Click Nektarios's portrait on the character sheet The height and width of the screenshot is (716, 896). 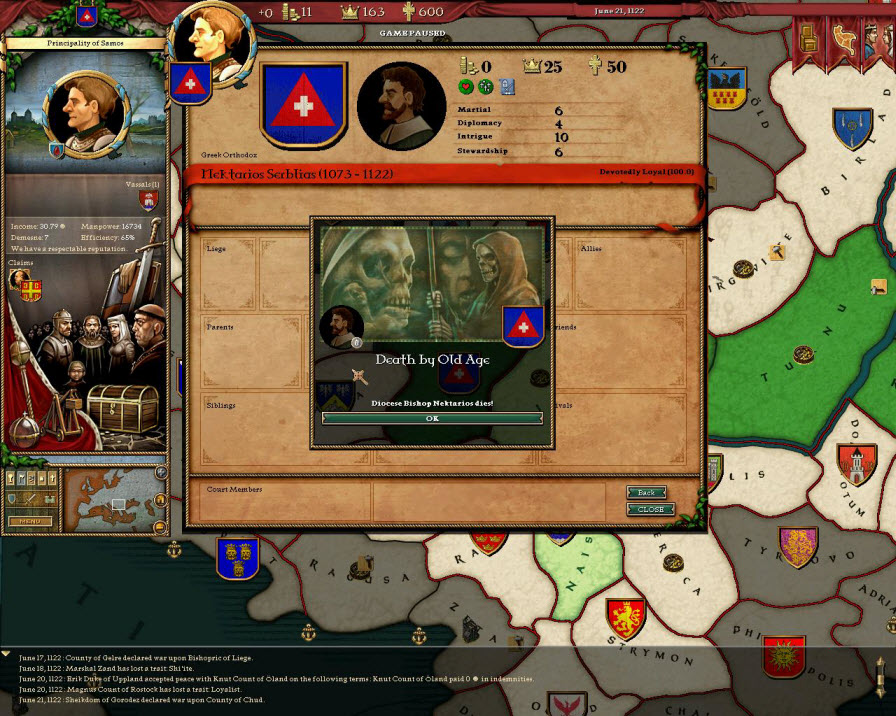tap(401, 107)
